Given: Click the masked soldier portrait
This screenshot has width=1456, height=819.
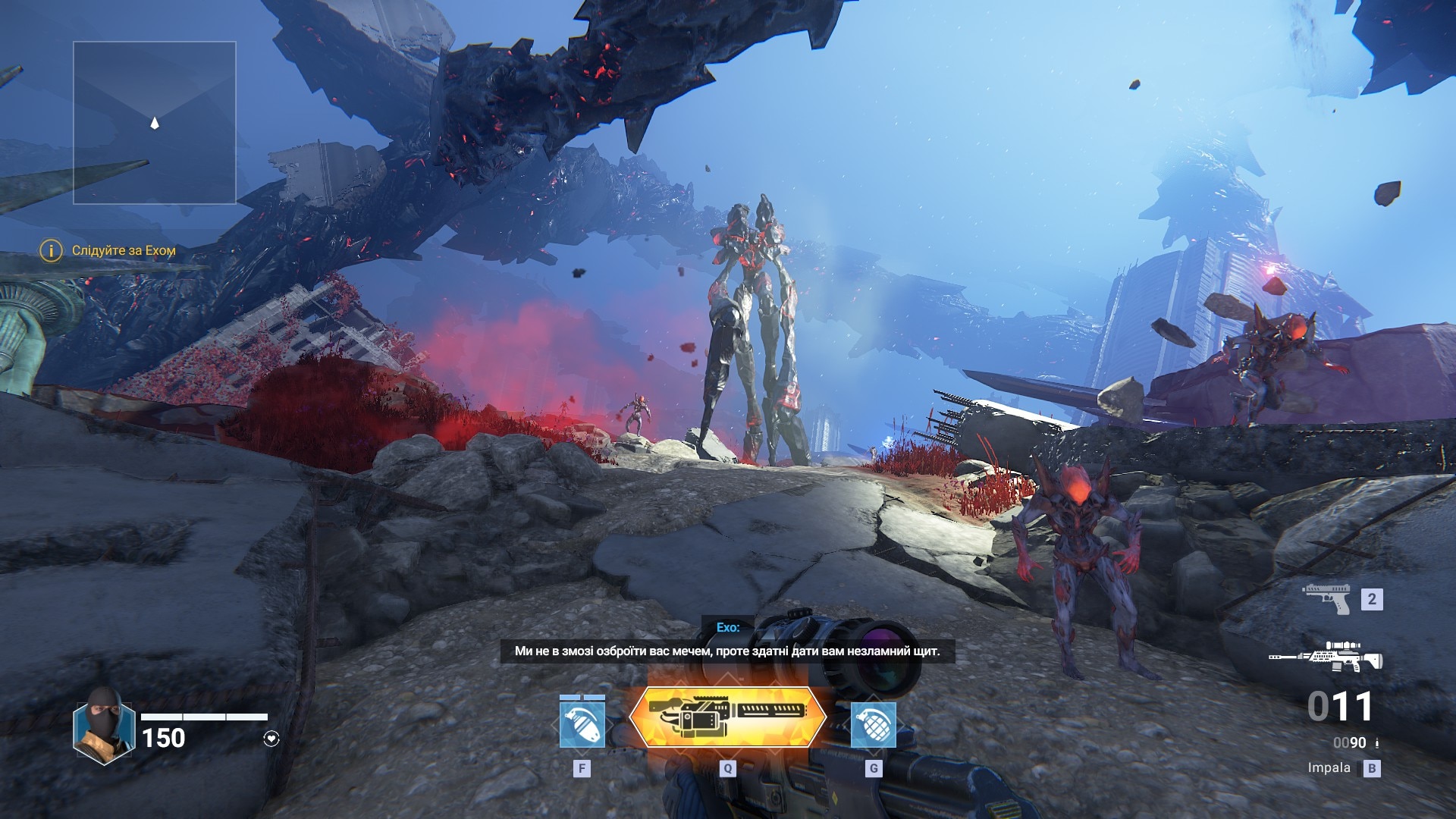Looking at the screenshot, I should point(104,726).
